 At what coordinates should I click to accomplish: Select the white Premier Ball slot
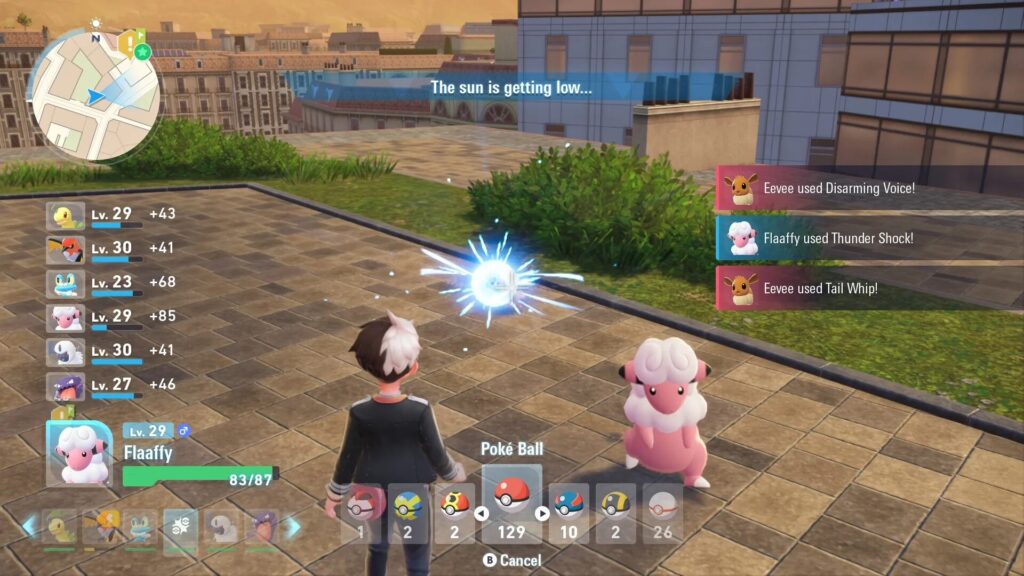point(662,511)
